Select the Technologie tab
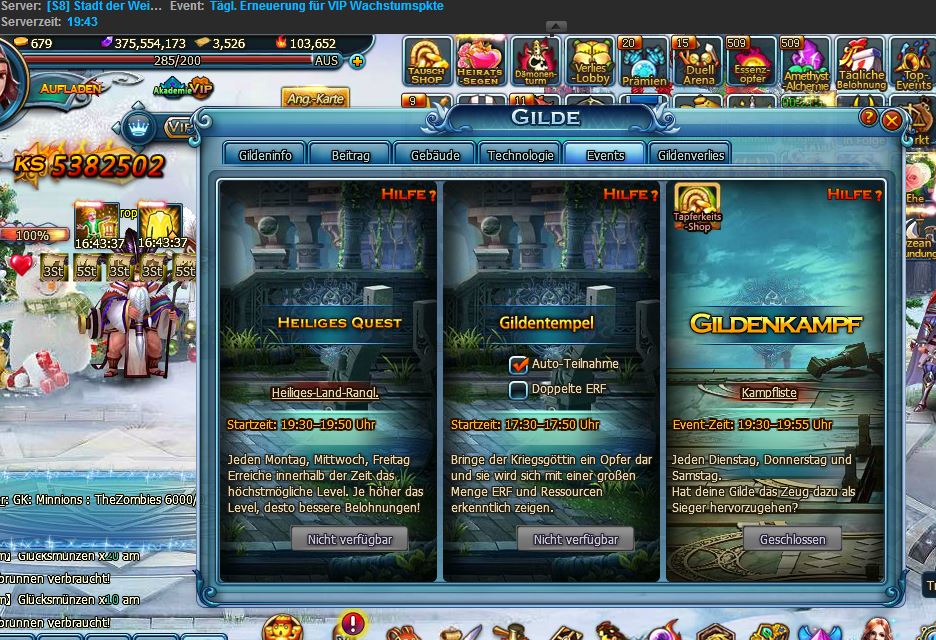 (x=520, y=155)
